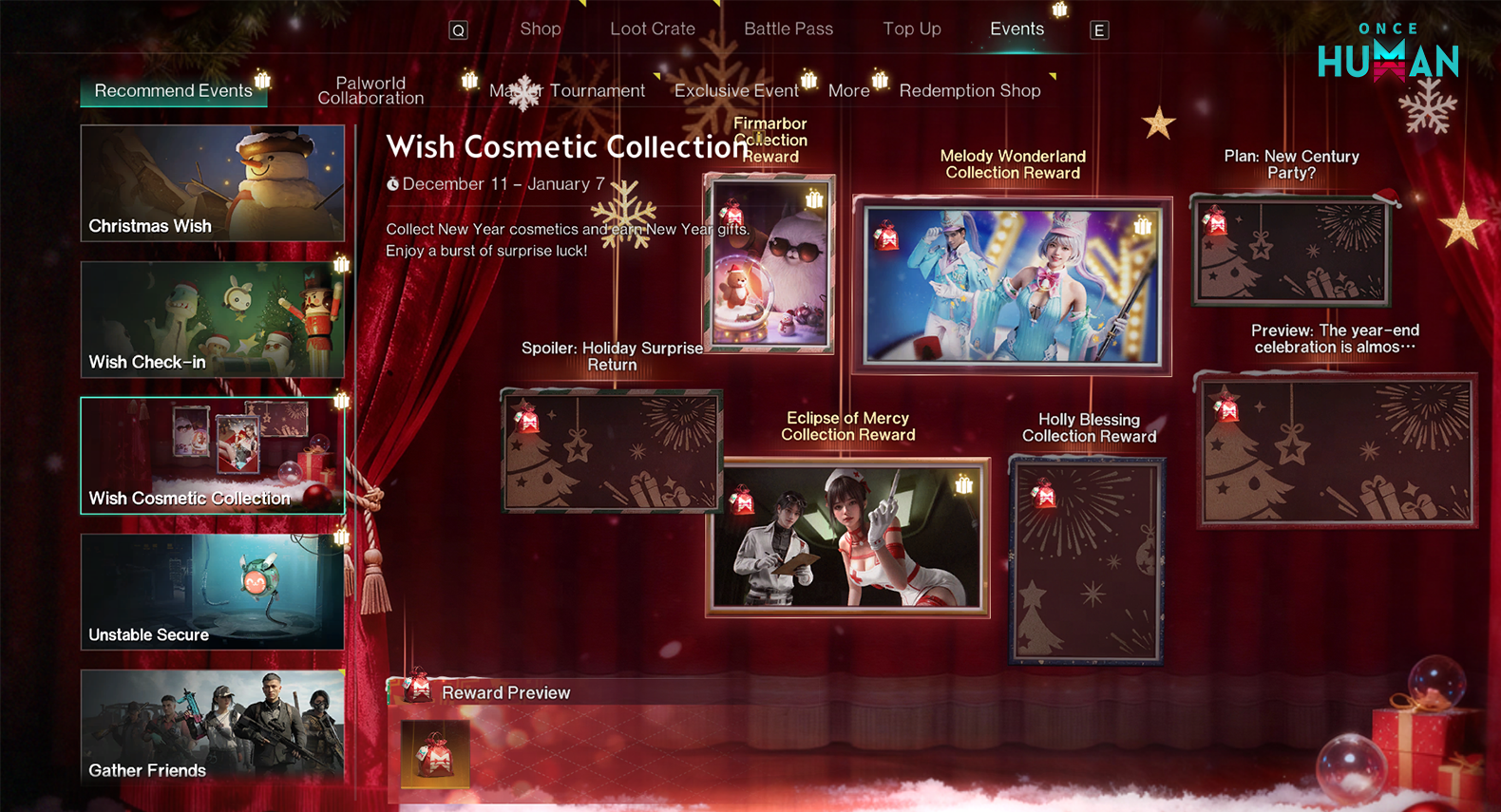Open the Shop menu
The height and width of the screenshot is (812, 1501).
click(540, 29)
